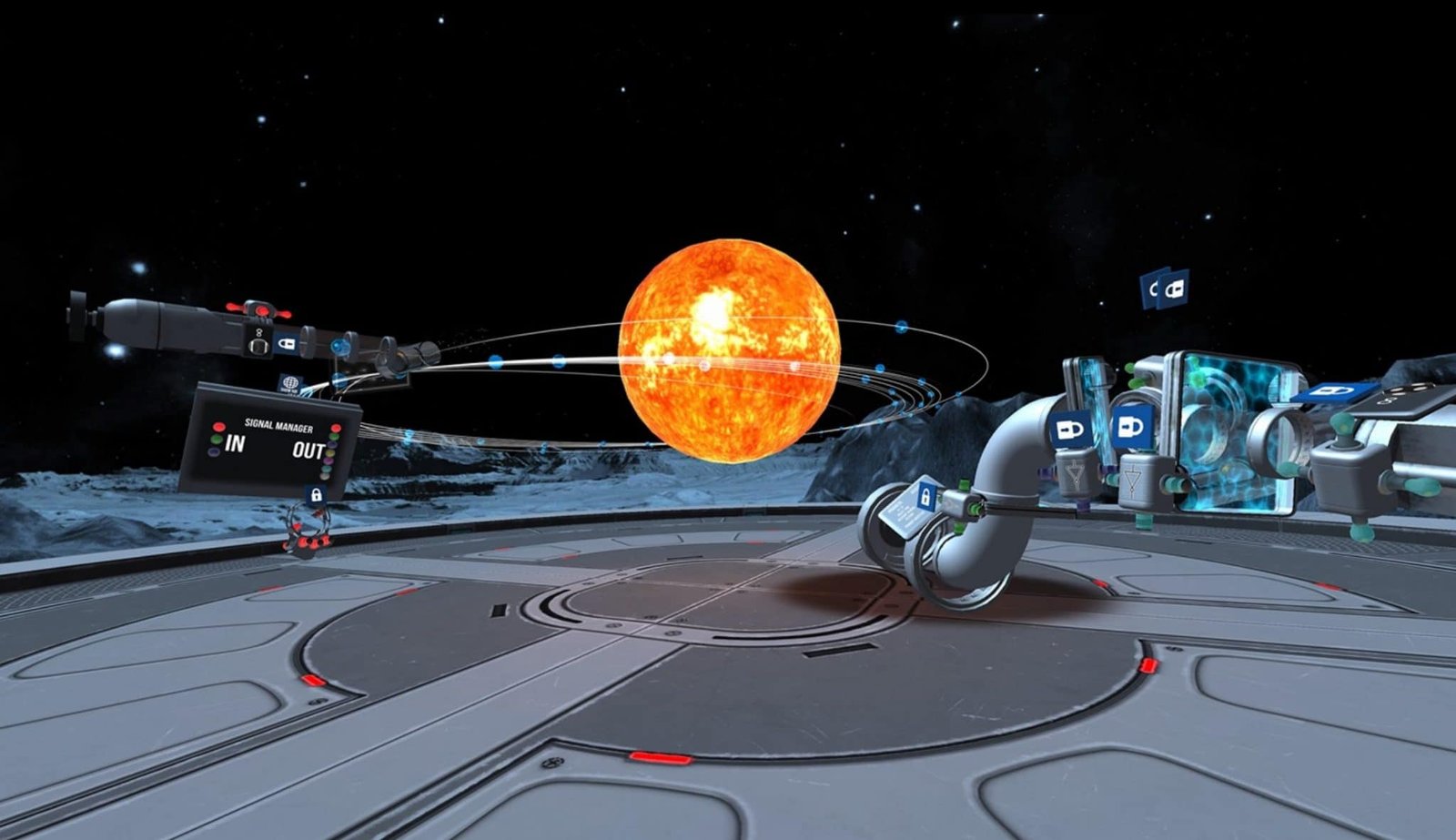Click the padlock icon below the Signal Manager panel
Screen dimensions: 1456x840
pyautogui.click(x=316, y=495)
